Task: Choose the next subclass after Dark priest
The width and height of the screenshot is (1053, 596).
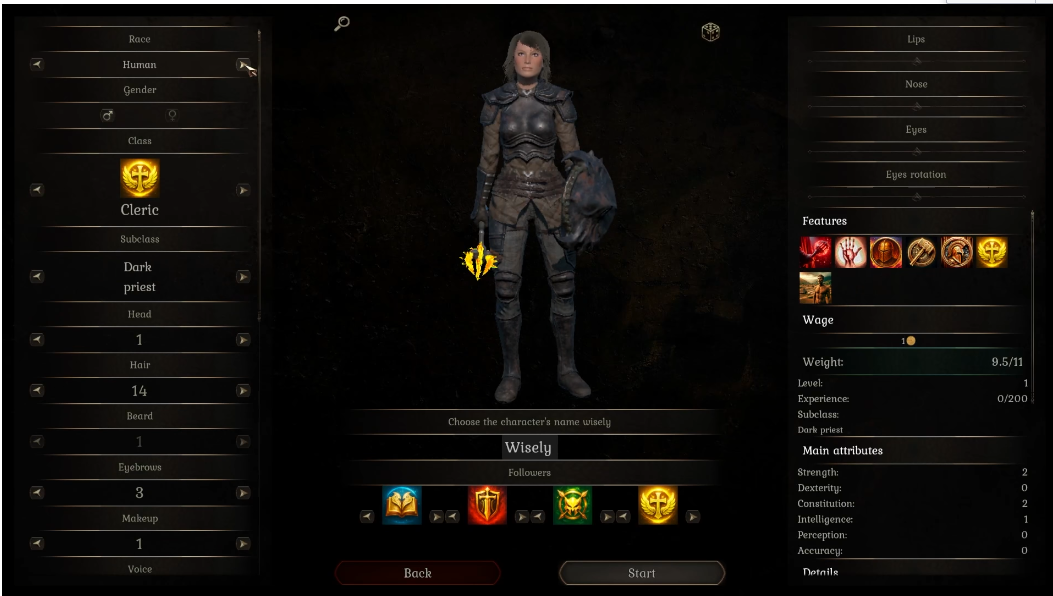Action: click(242, 277)
